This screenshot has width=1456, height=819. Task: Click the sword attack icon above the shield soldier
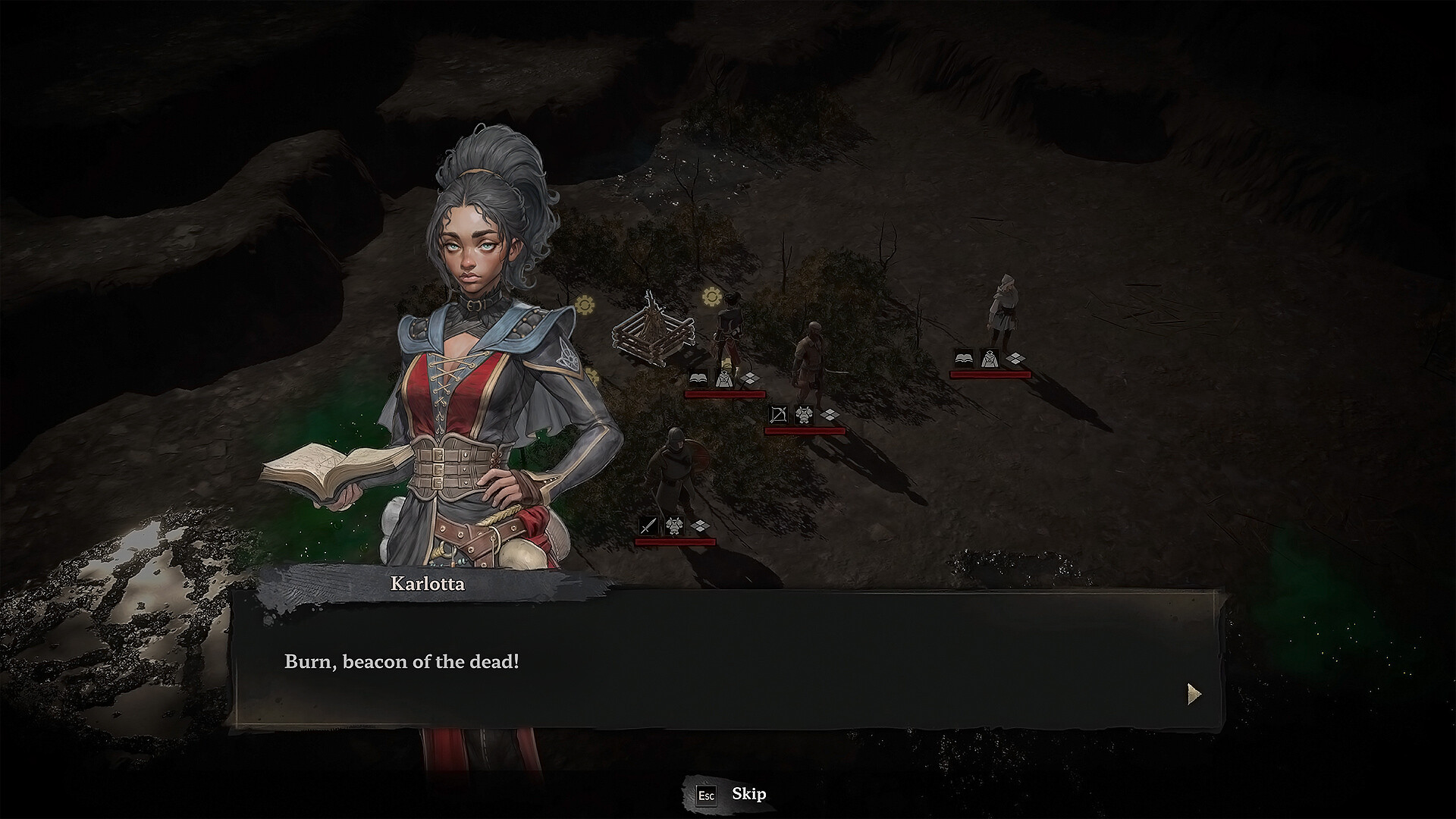click(649, 526)
